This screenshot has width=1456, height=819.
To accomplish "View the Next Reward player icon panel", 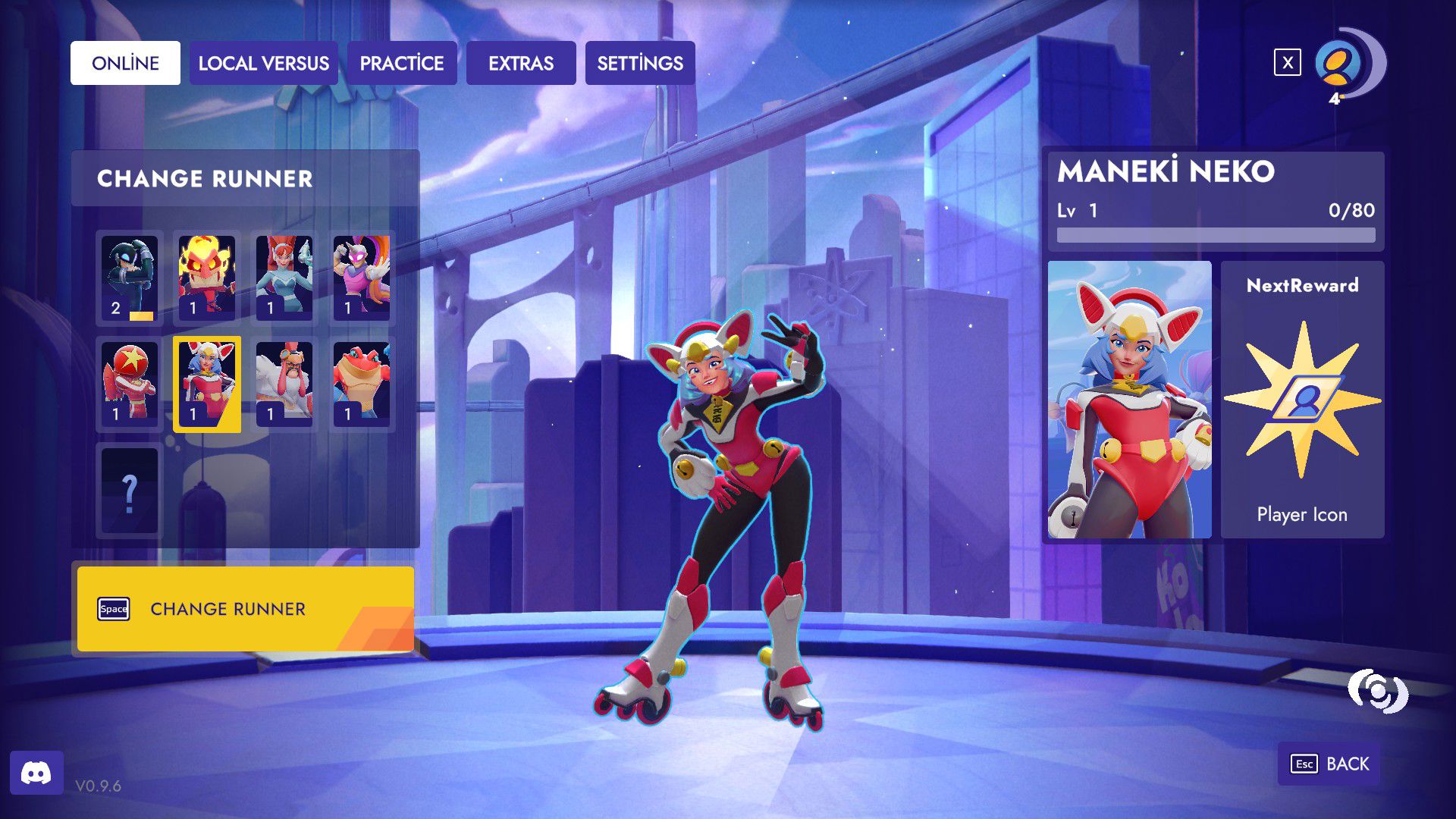I will [x=1302, y=400].
